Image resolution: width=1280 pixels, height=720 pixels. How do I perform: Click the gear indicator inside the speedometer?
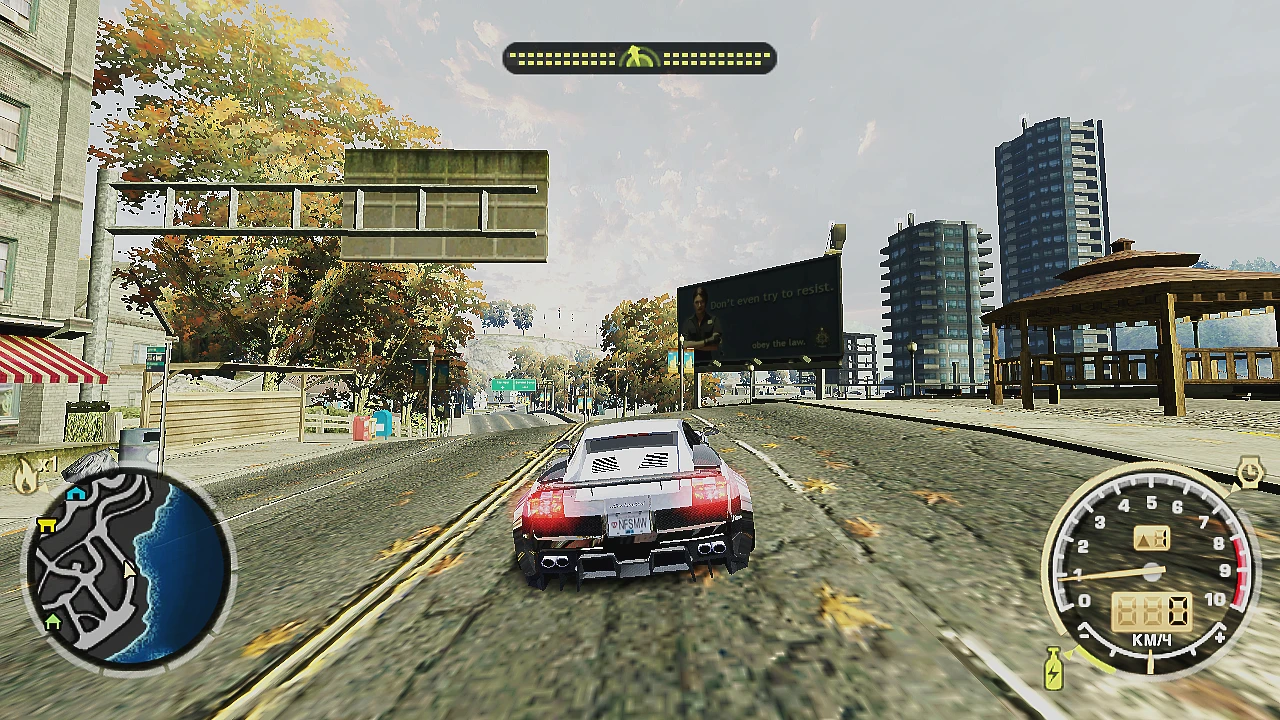coord(1150,537)
